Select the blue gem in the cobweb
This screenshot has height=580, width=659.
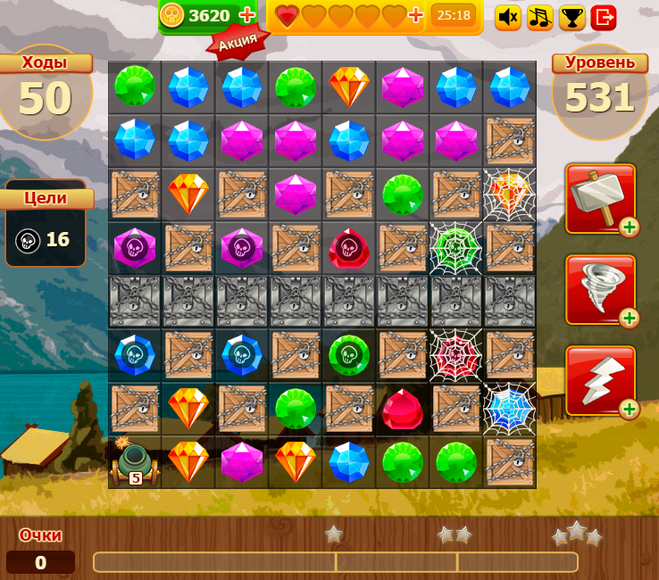point(510,408)
